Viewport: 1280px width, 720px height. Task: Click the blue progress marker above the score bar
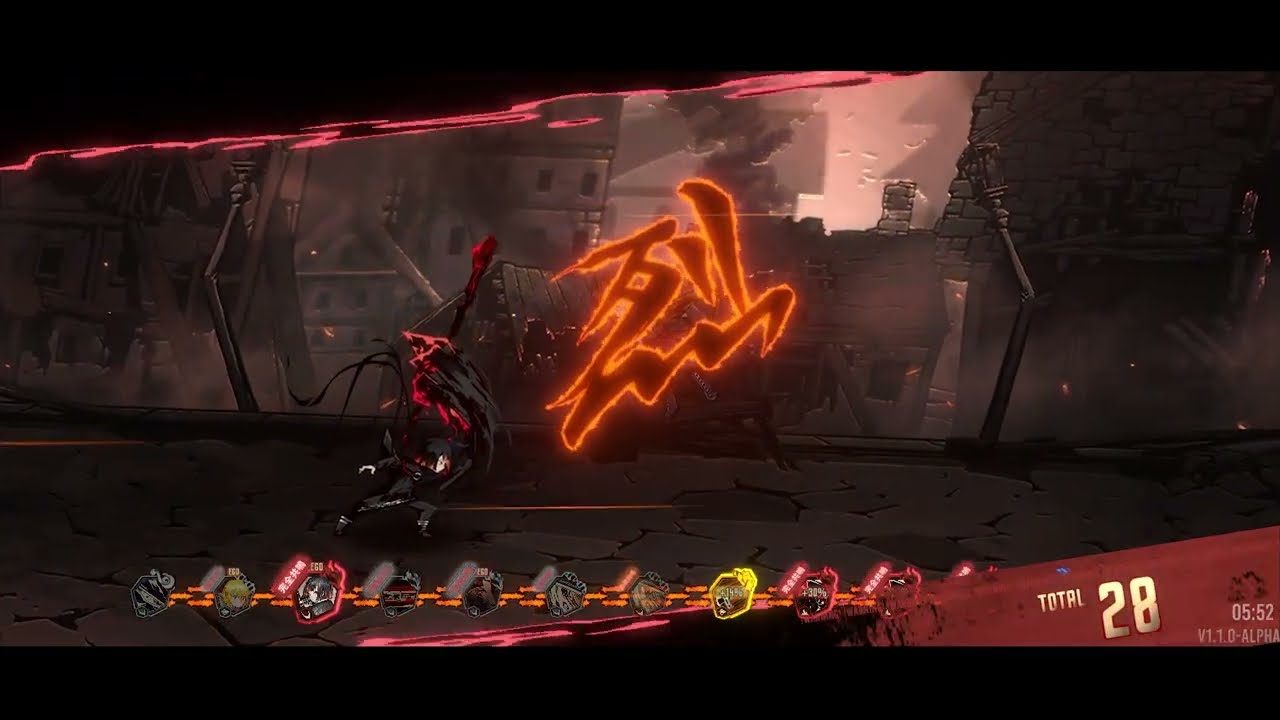[x=1064, y=569]
